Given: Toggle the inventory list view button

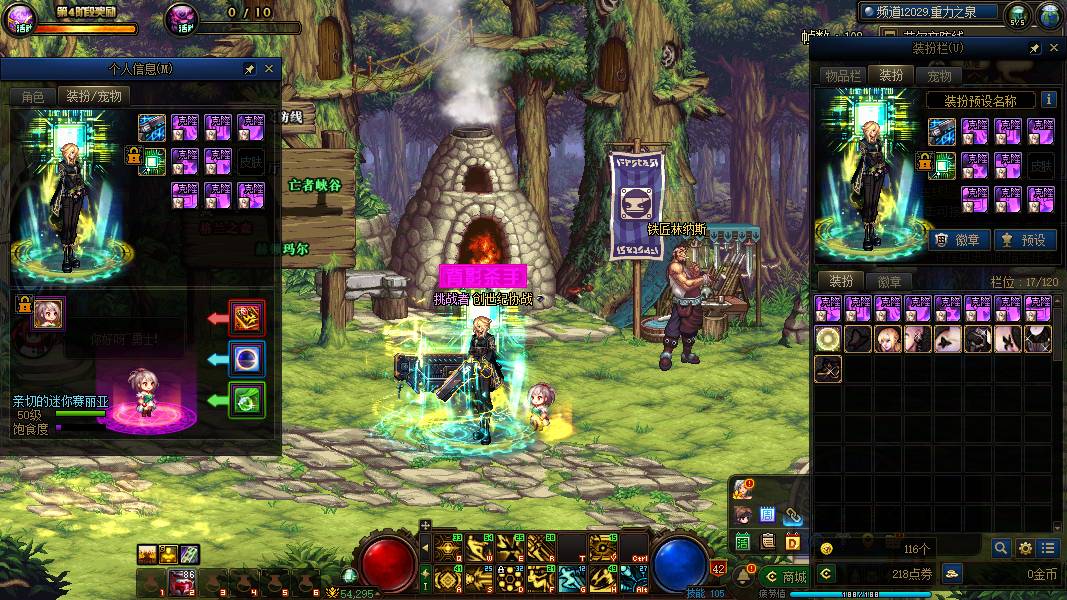Looking at the screenshot, I should [x=1048, y=548].
